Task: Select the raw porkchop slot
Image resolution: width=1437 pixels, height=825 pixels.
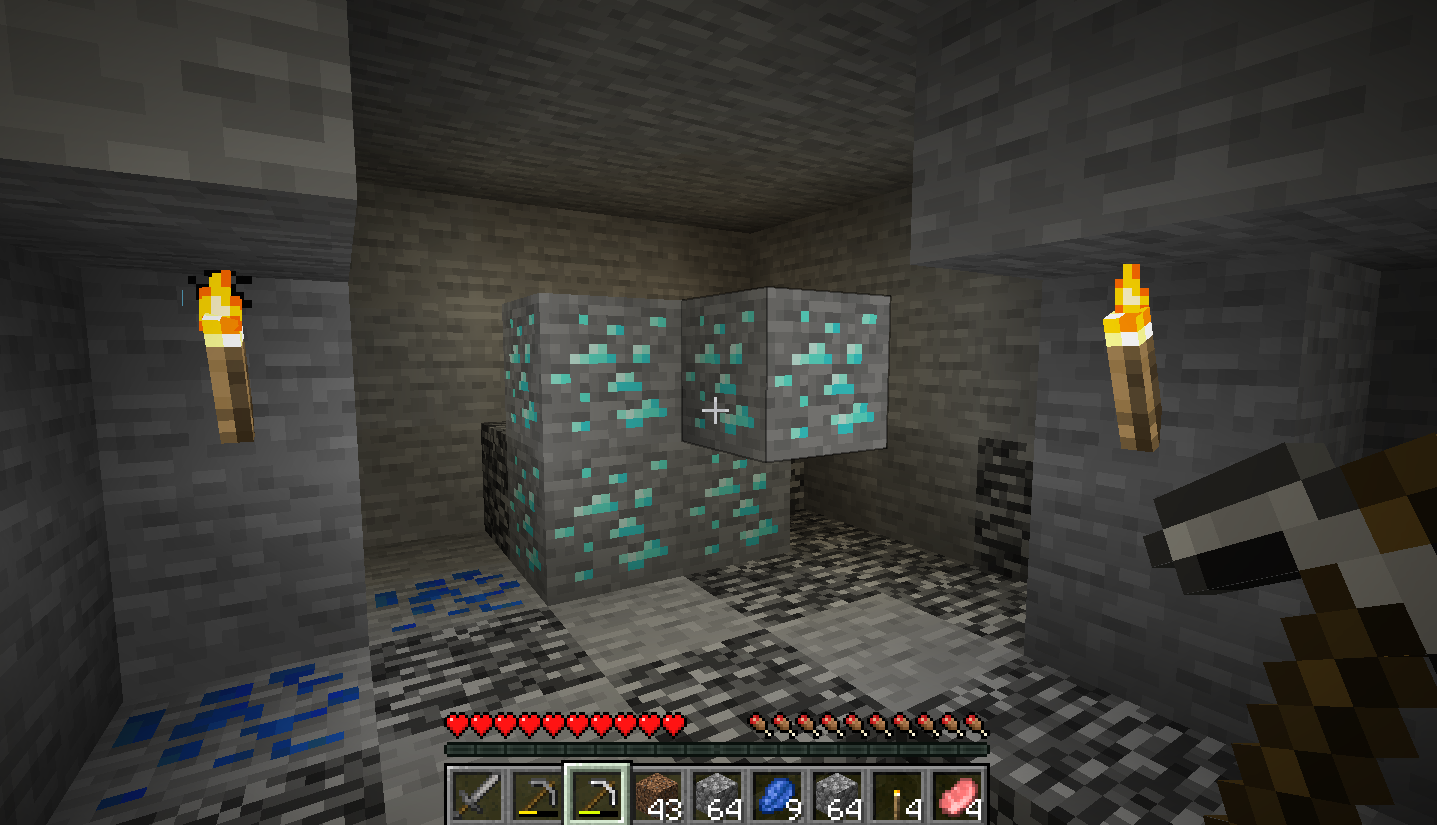Action: 957,797
